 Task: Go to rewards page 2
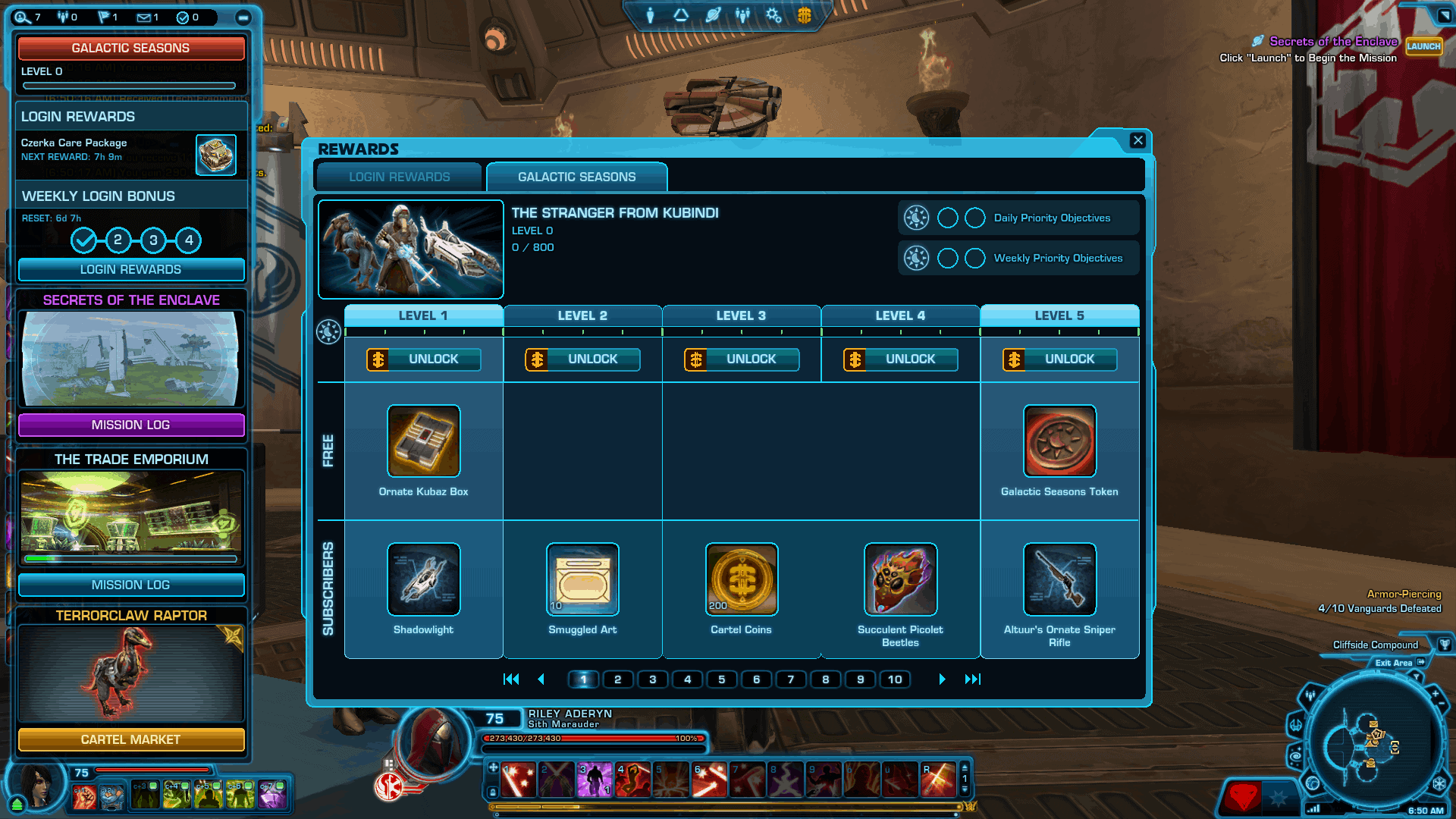click(617, 679)
